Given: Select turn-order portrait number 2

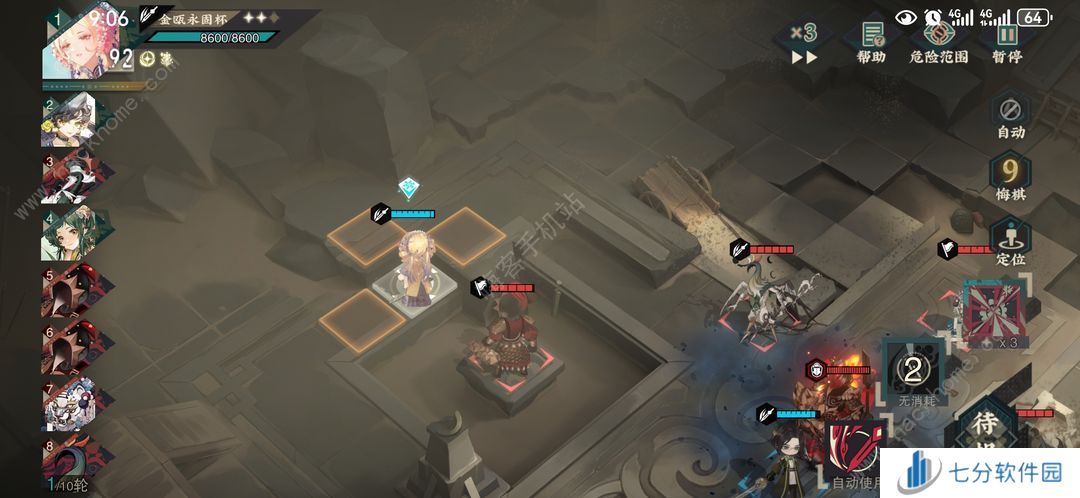Looking at the screenshot, I should [x=70, y=120].
